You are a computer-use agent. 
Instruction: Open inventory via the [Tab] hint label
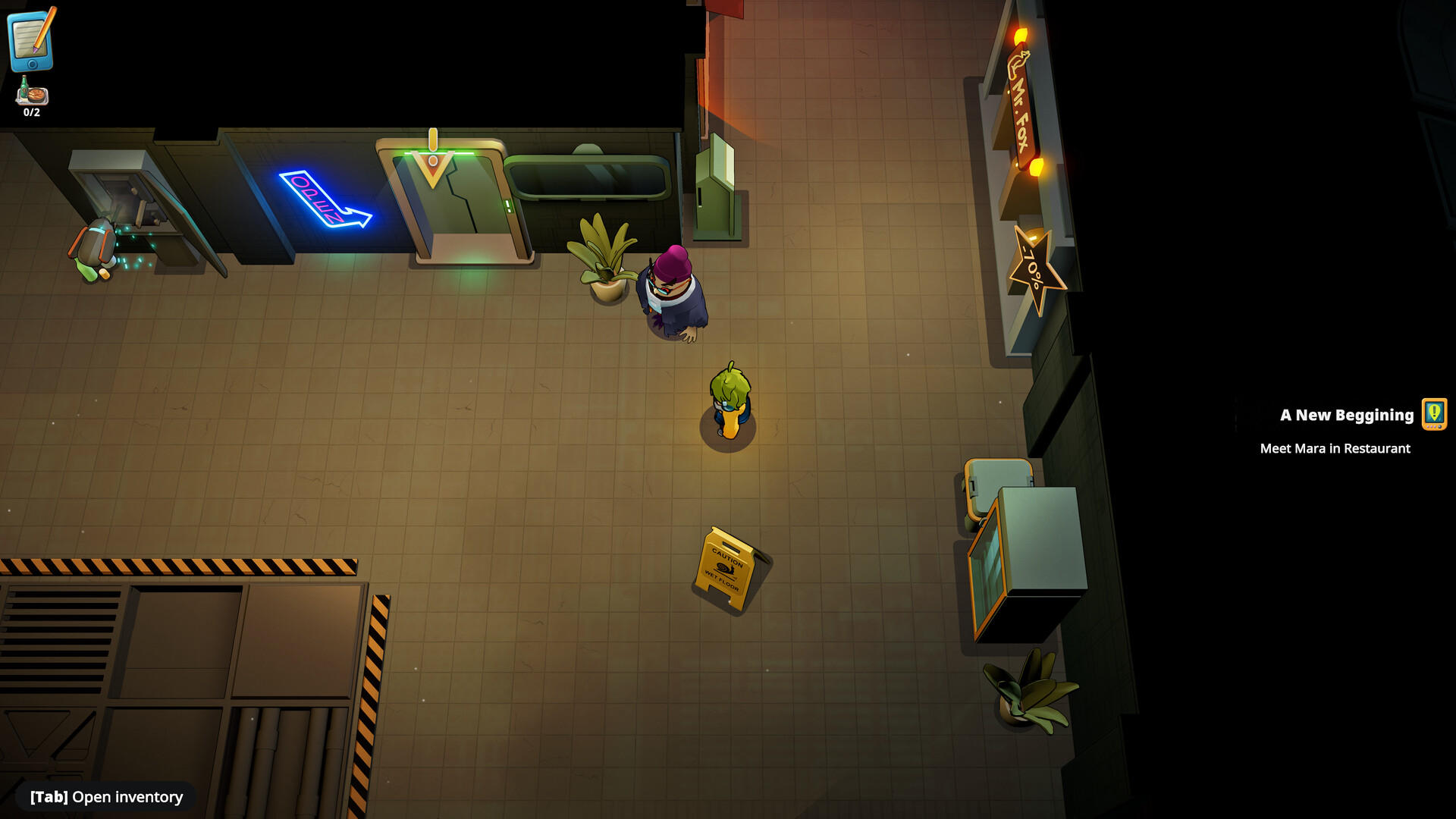[105, 797]
